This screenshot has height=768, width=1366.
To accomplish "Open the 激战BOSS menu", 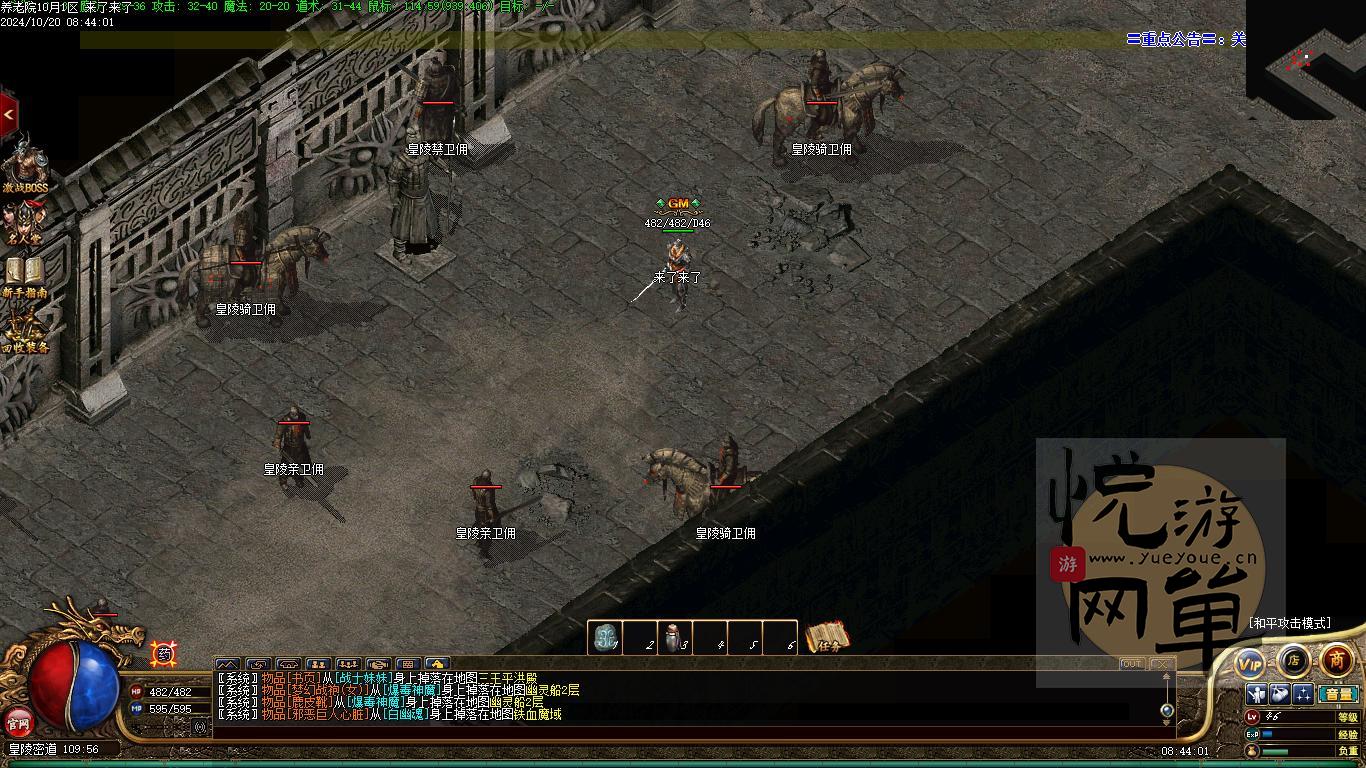I will coord(25,168).
